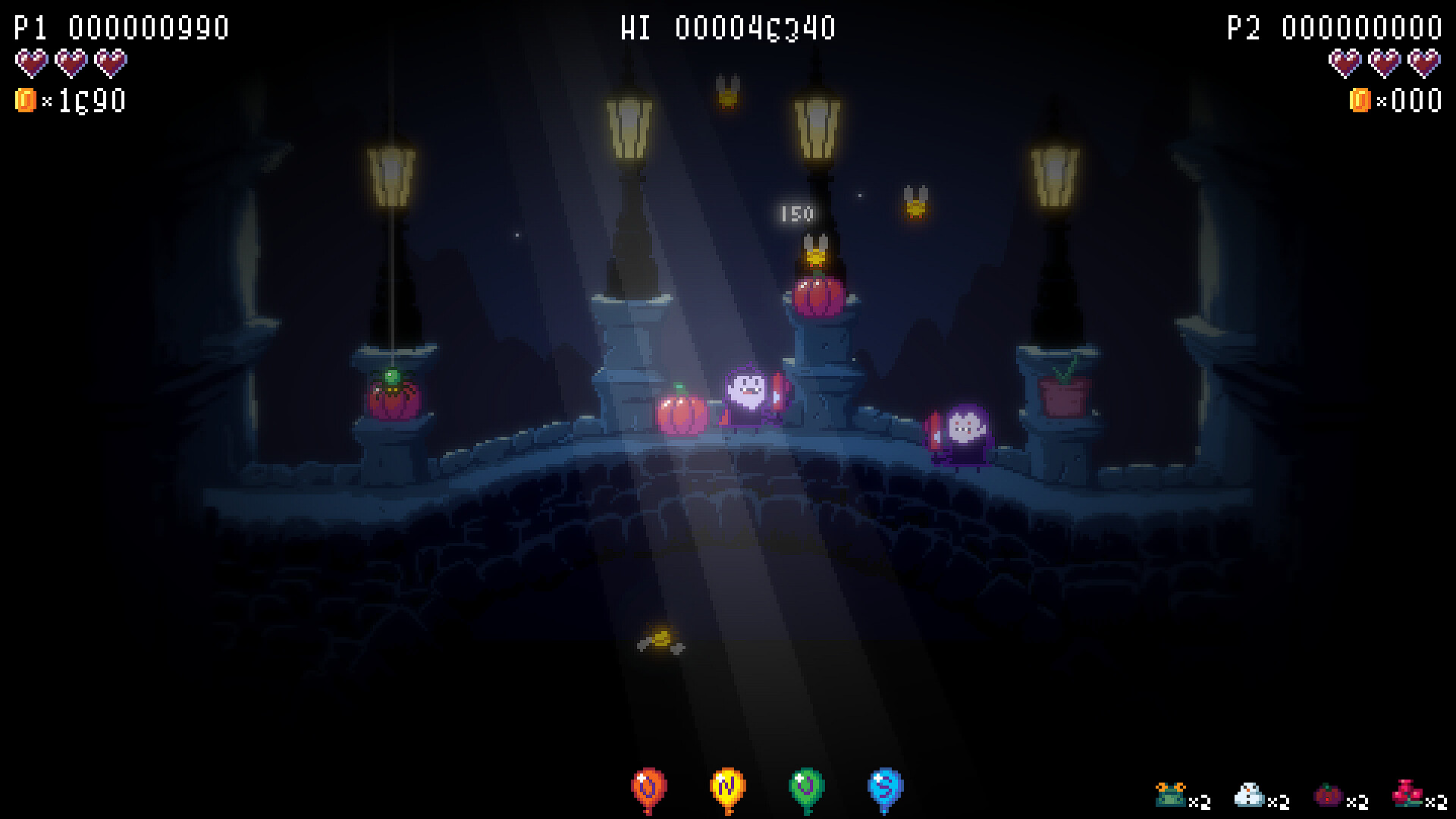Click the first heart in P1's health row
The width and height of the screenshot is (1456, 819).
pyautogui.click(x=31, y=61)
